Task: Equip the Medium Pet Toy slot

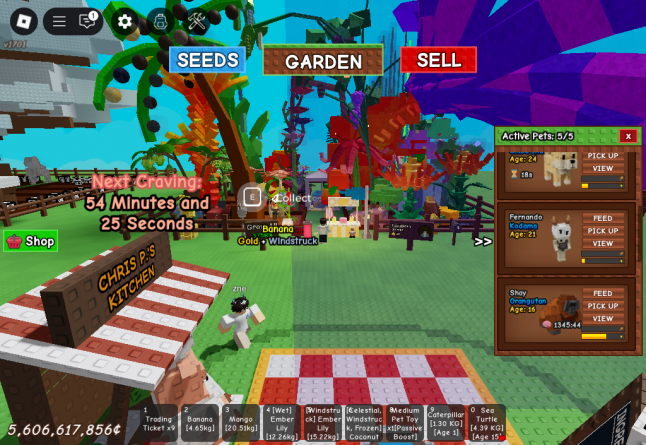Action: pos(404,423)
